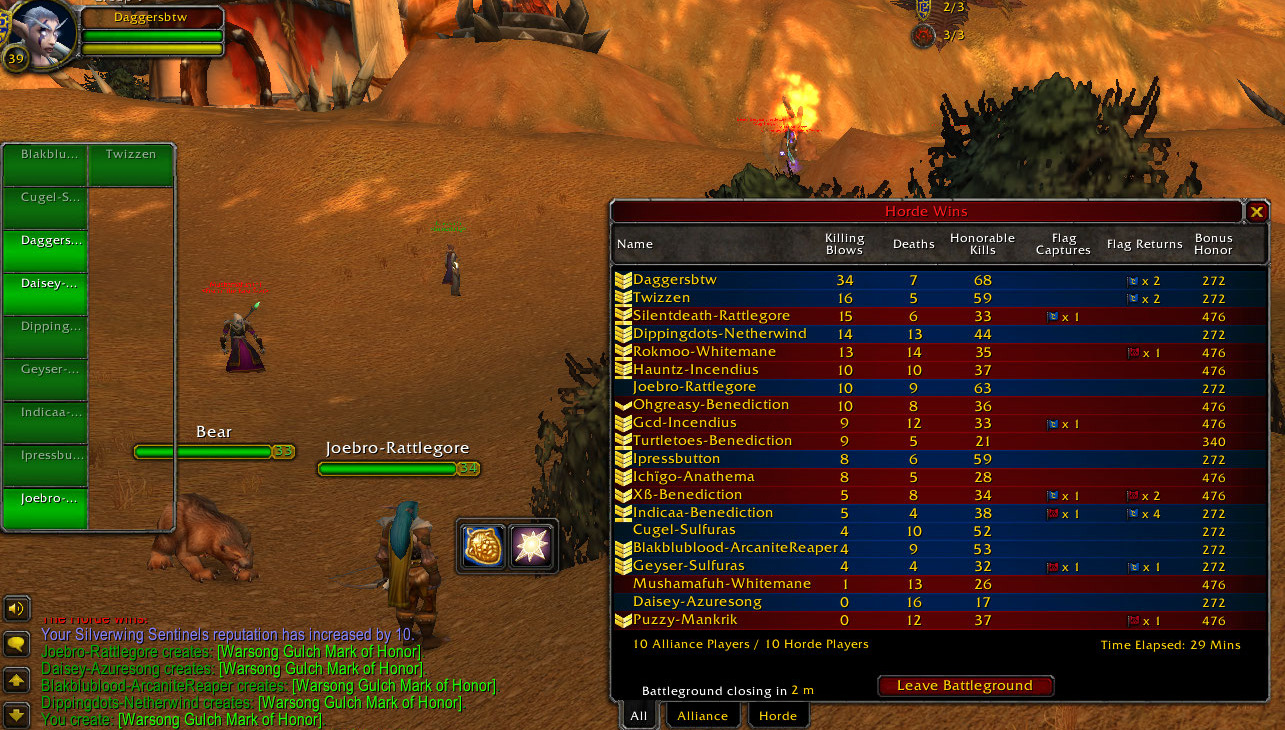Viewport: 1285px width, 730px height.
Task: Toggle the speaker icon beside chat
Action: tap(16, 608)
